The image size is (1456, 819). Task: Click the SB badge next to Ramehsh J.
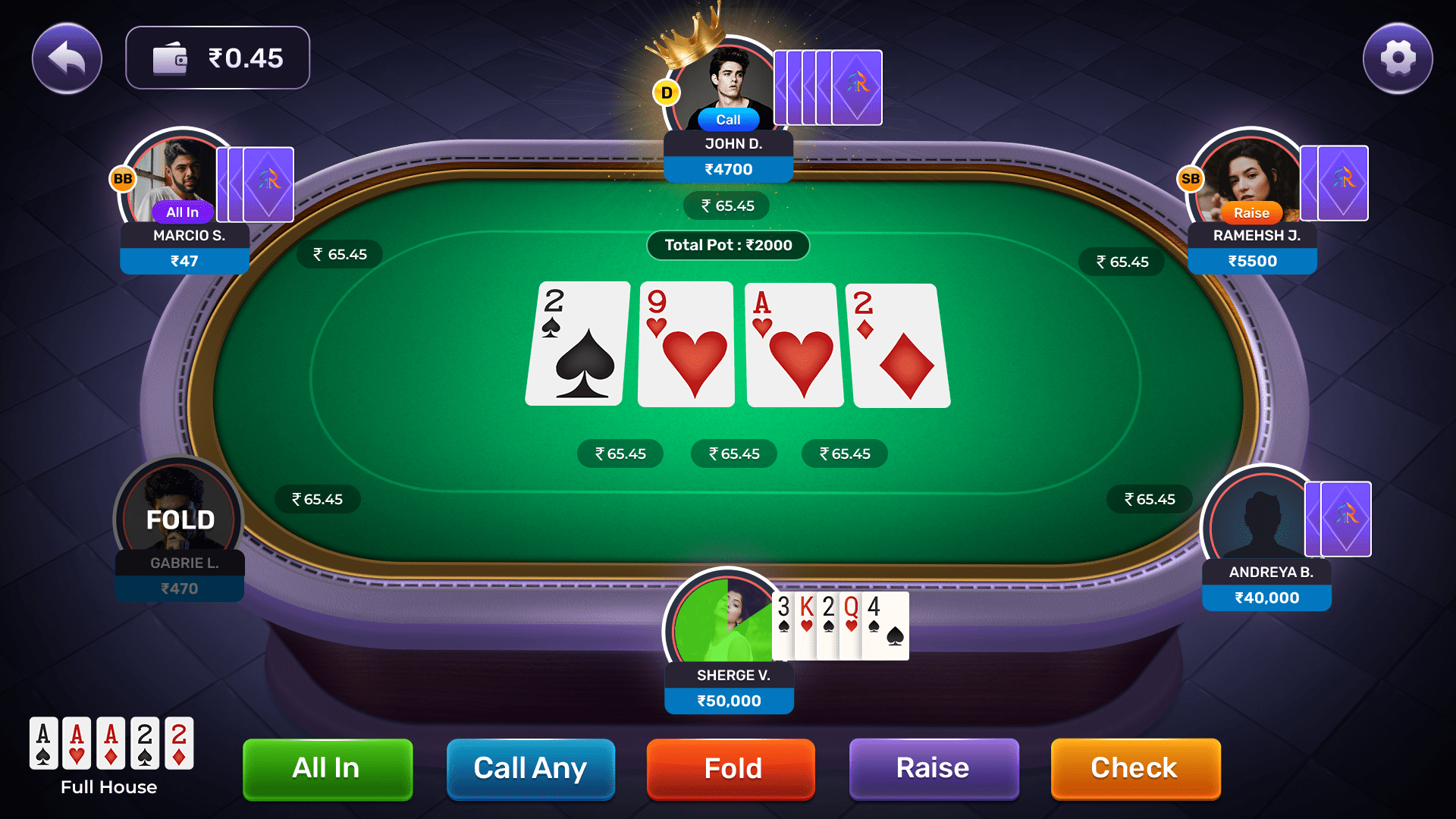click(1191, 180)
